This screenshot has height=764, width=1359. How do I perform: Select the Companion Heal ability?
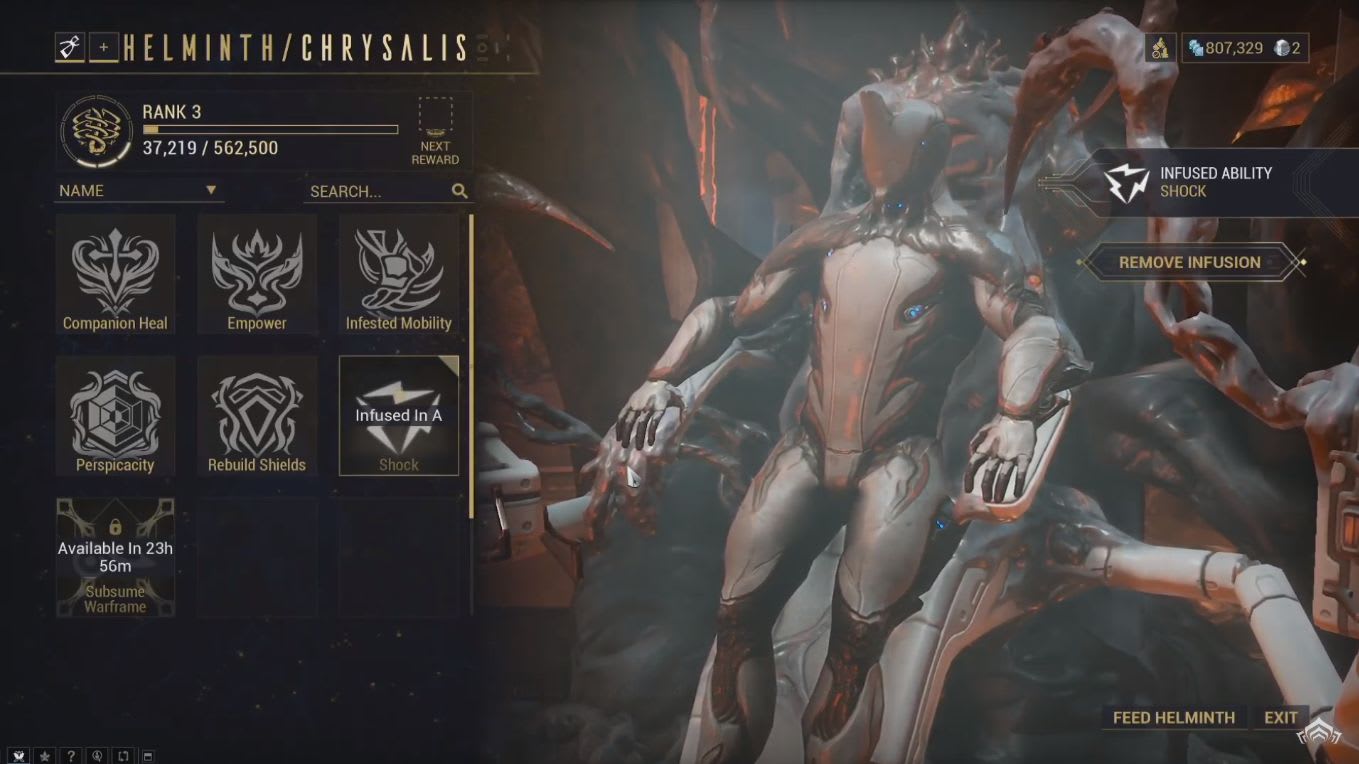(x=115, y=273)
